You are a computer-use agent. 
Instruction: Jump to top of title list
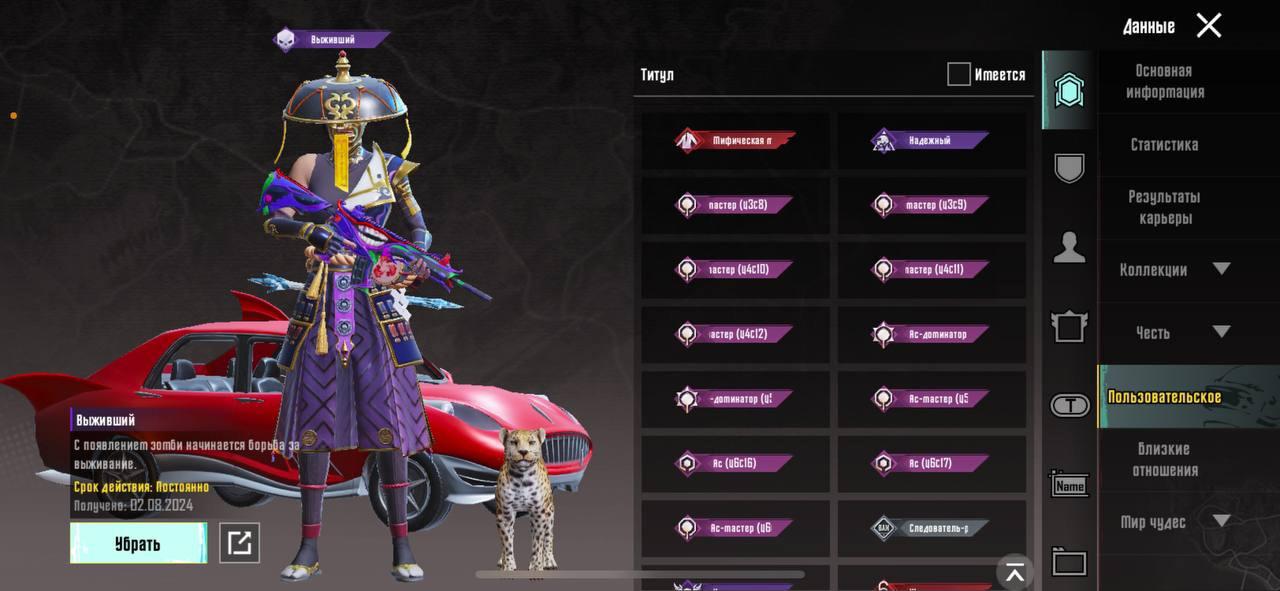[1015, 572]
